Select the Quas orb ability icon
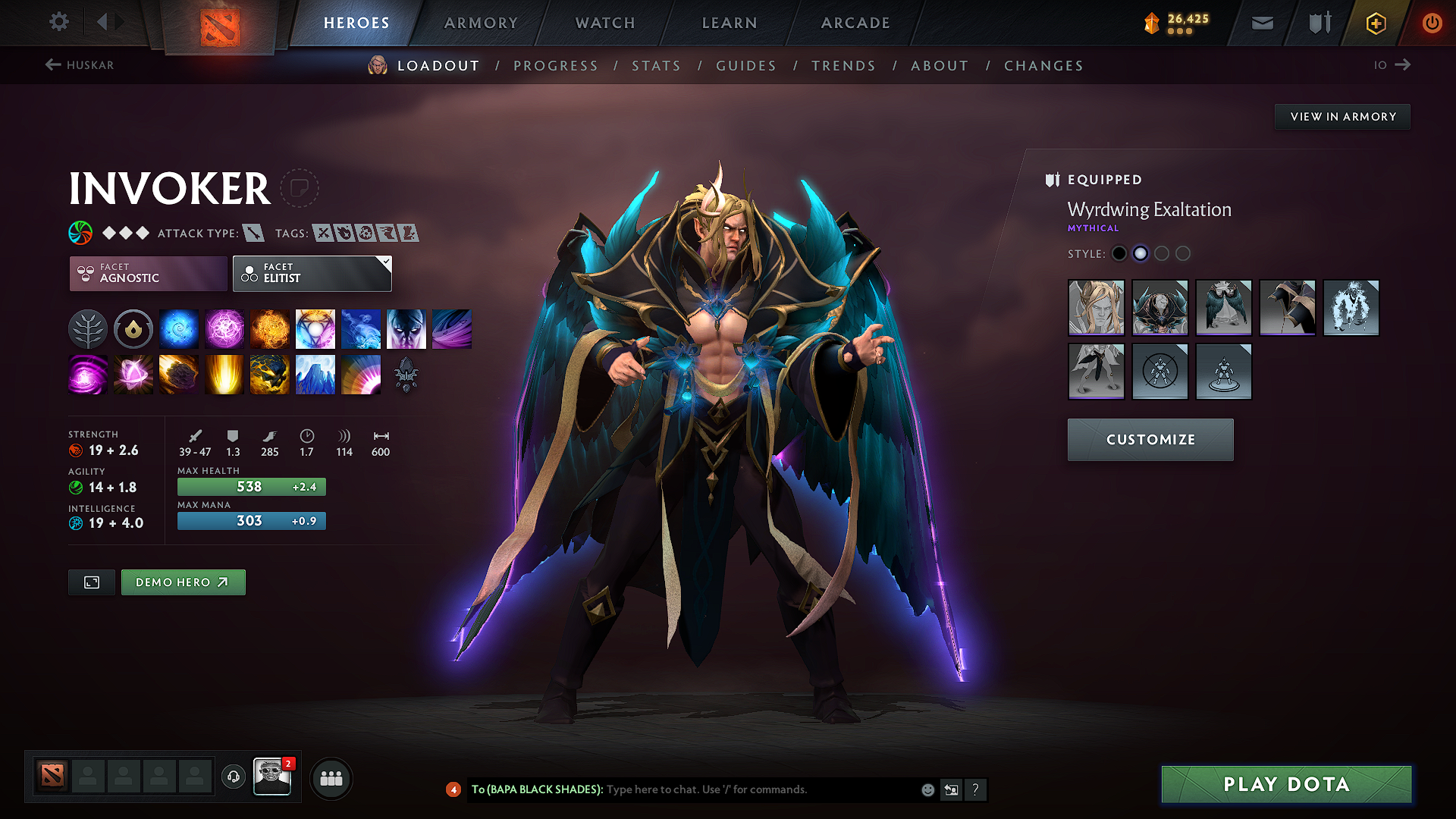This screenshot has width=1456, height=819. [179, 328]
